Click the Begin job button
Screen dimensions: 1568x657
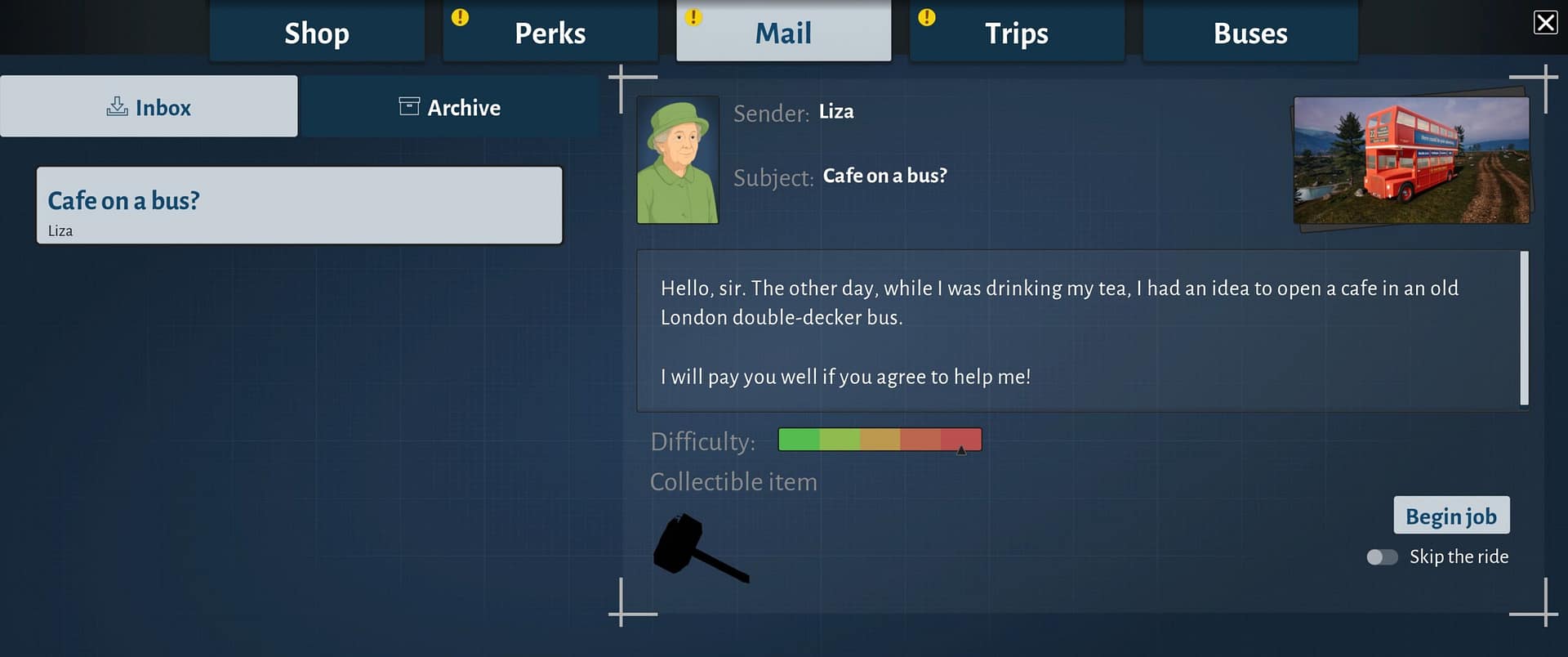tap(1451, 516)
